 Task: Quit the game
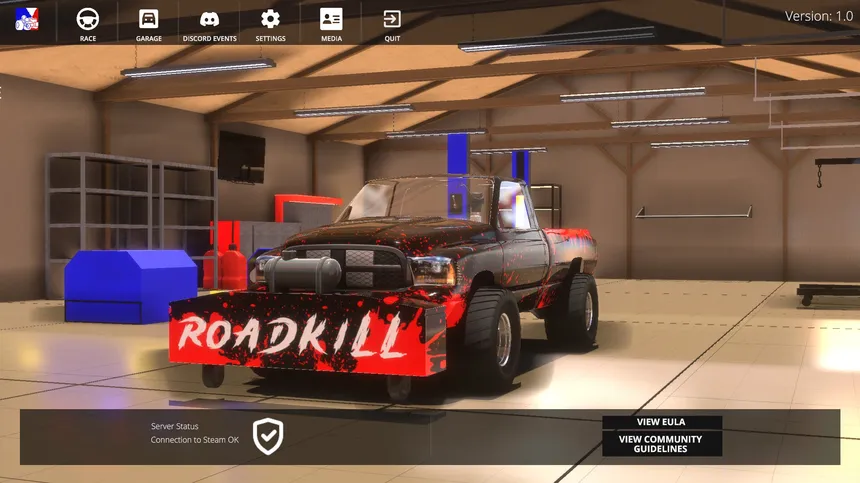coord(392,24)
